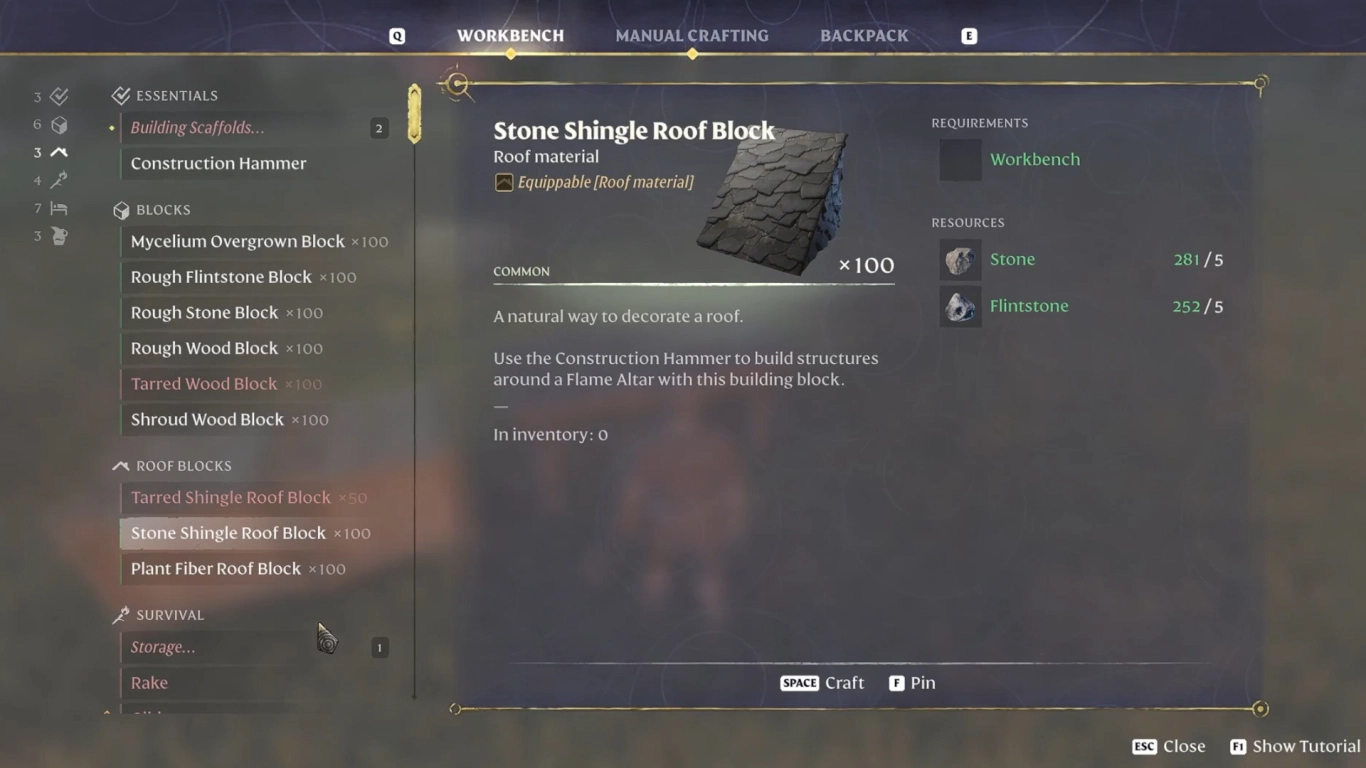Image resolution: width=1366 pixels, height=768 pixels.
Task: Select the Furniture bed category icon
Action: [x=57, y=208]
